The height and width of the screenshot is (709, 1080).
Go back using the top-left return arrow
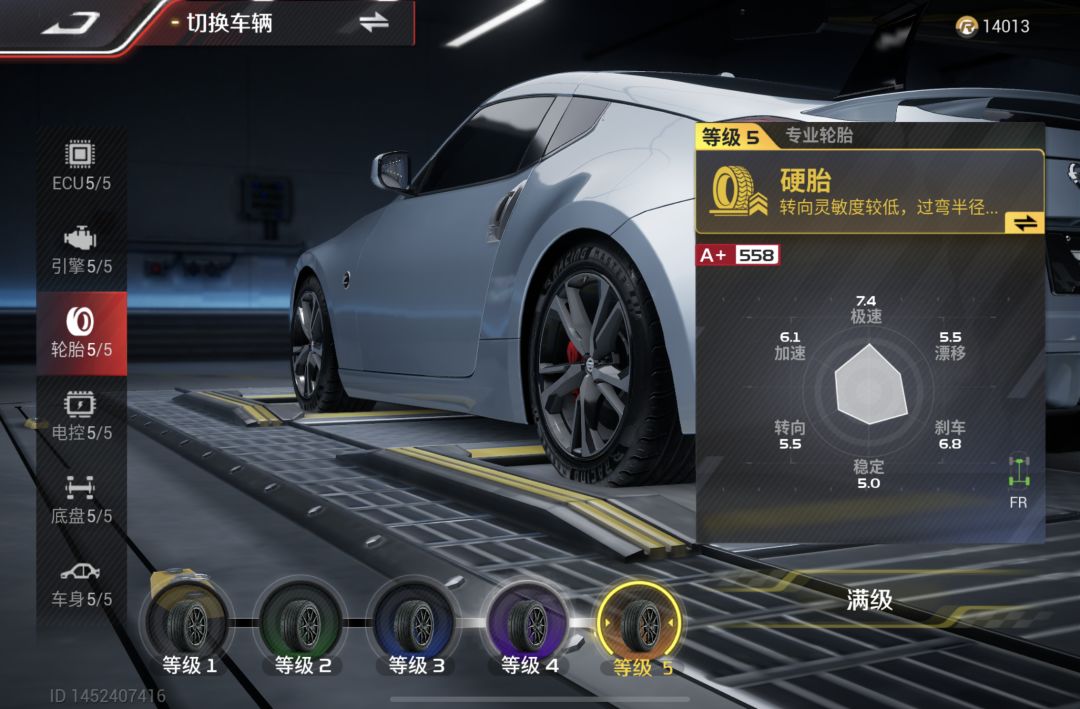pos(70,22)
